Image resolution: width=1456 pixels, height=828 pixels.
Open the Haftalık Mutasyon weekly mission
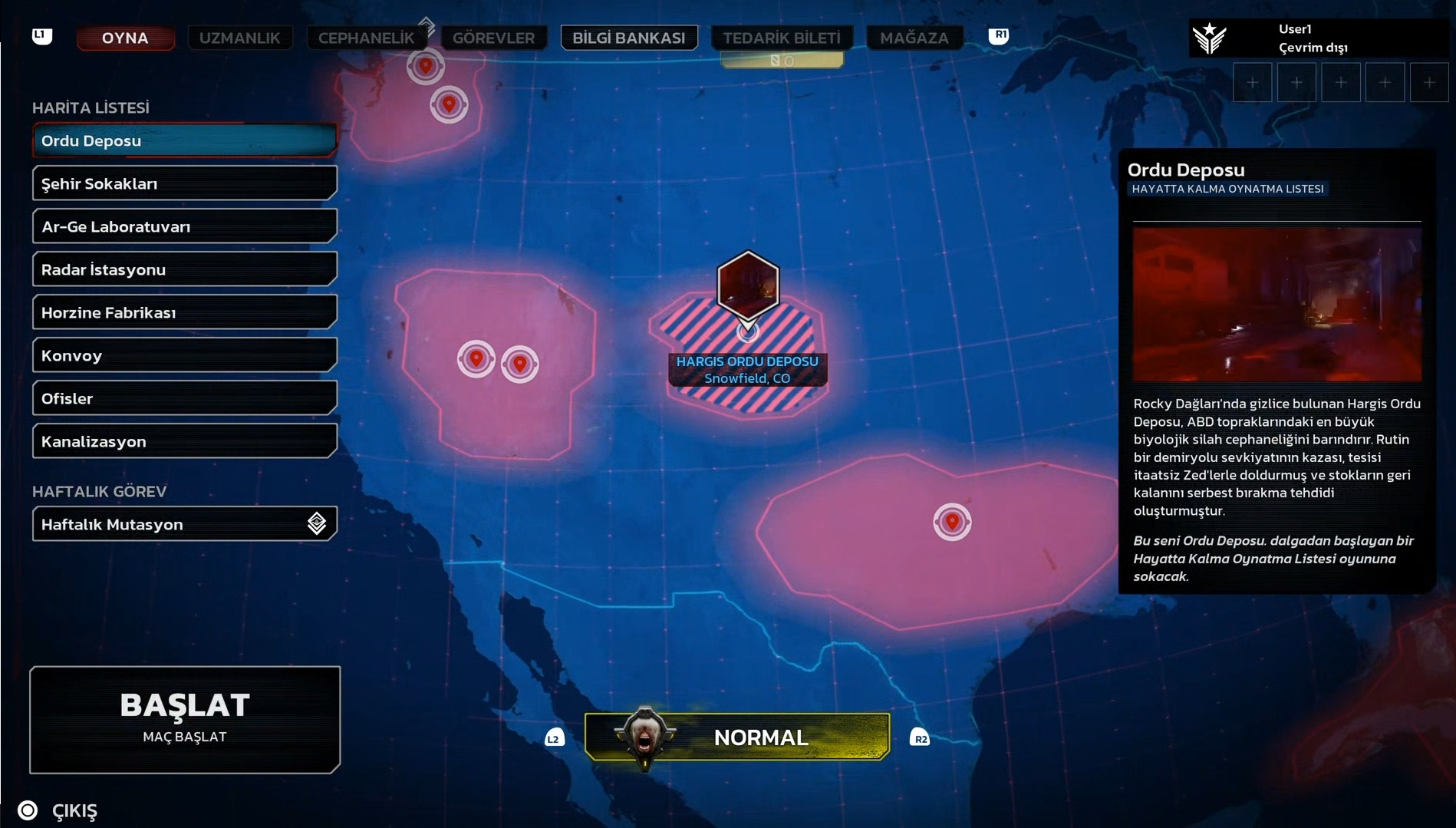[184, 524]
